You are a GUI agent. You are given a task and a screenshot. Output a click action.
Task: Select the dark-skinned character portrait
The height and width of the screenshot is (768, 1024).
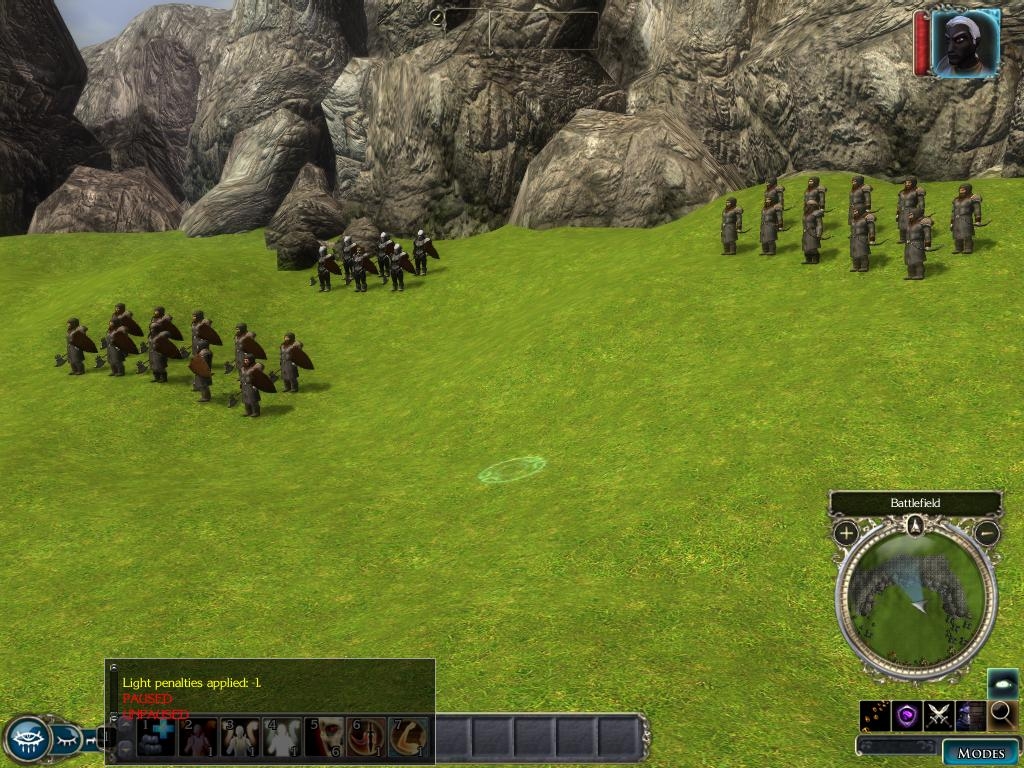[965, 43]
